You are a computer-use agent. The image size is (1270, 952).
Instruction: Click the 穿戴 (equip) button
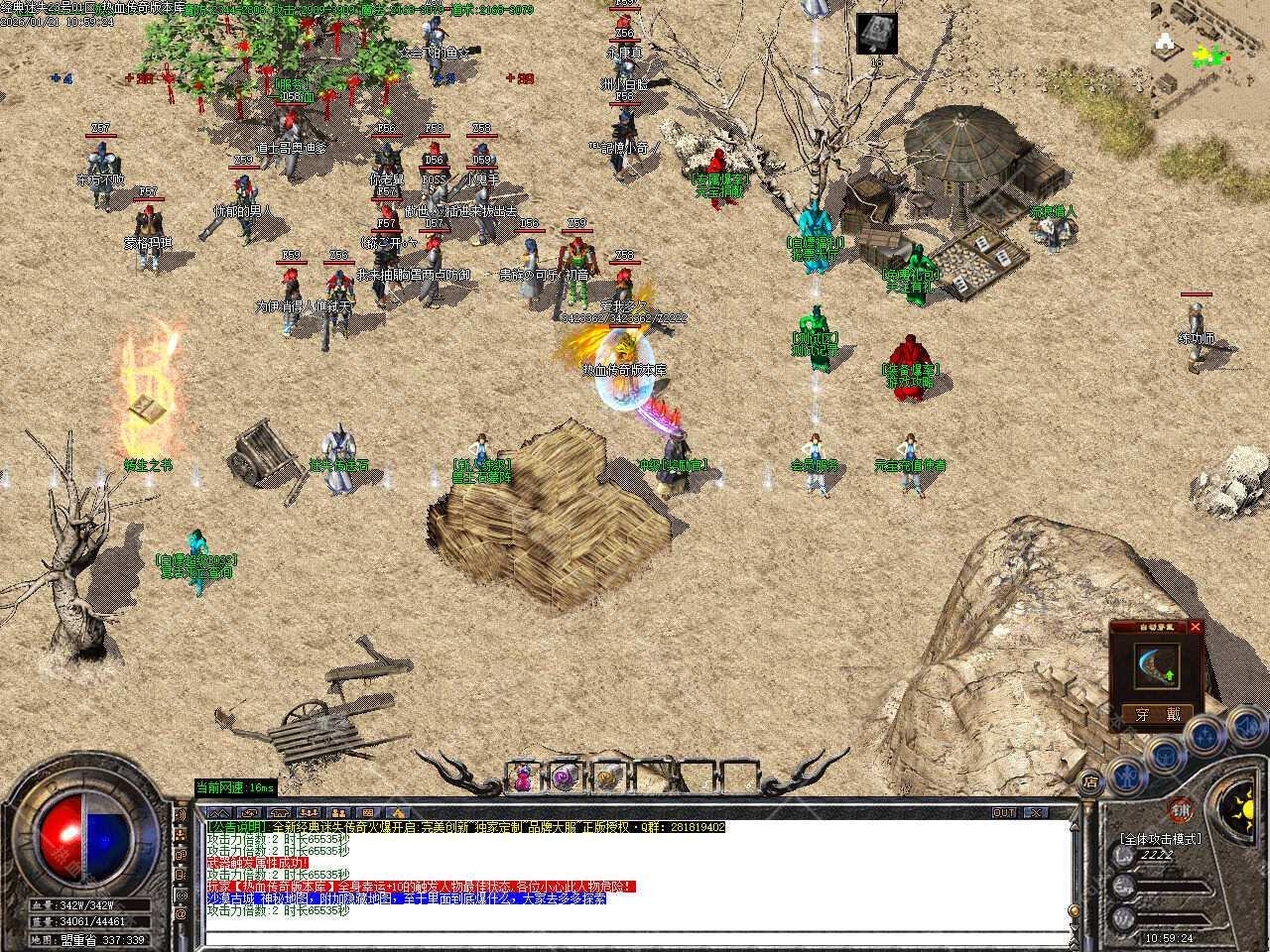[1158, 714]
